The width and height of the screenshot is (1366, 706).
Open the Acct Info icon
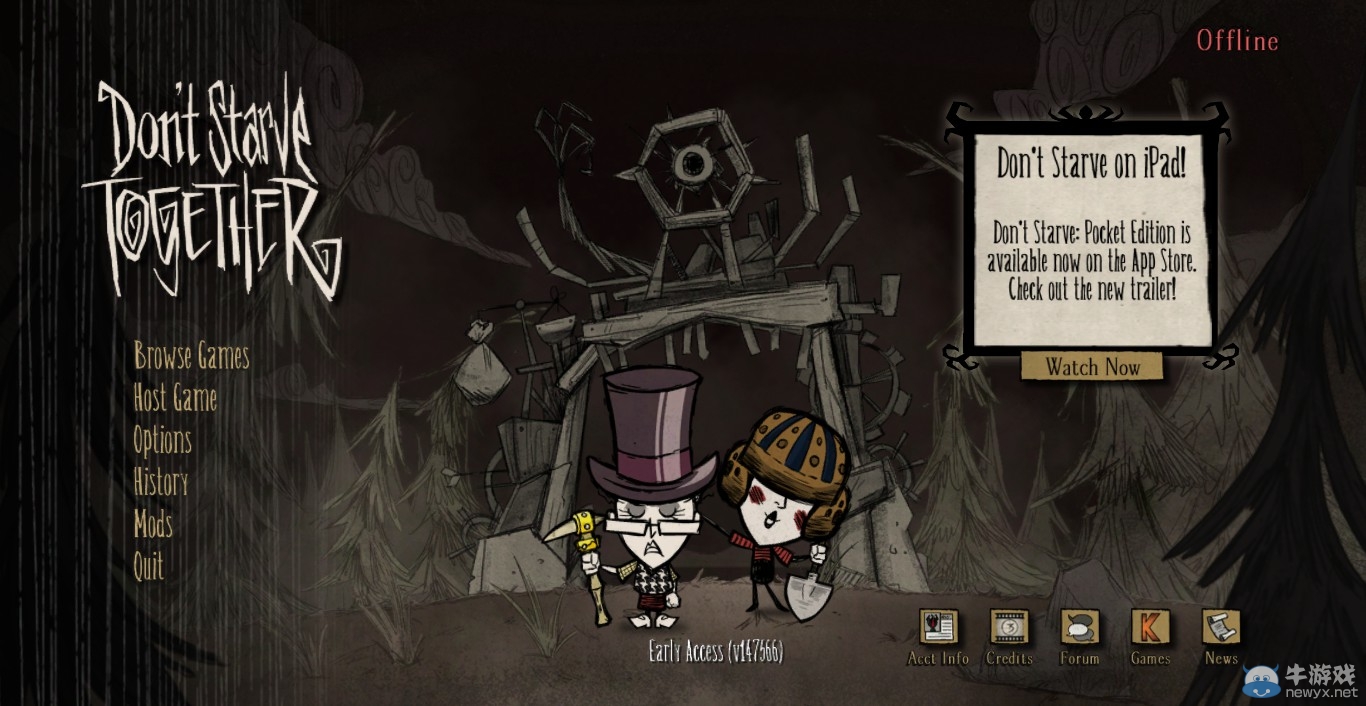[938, 628]
